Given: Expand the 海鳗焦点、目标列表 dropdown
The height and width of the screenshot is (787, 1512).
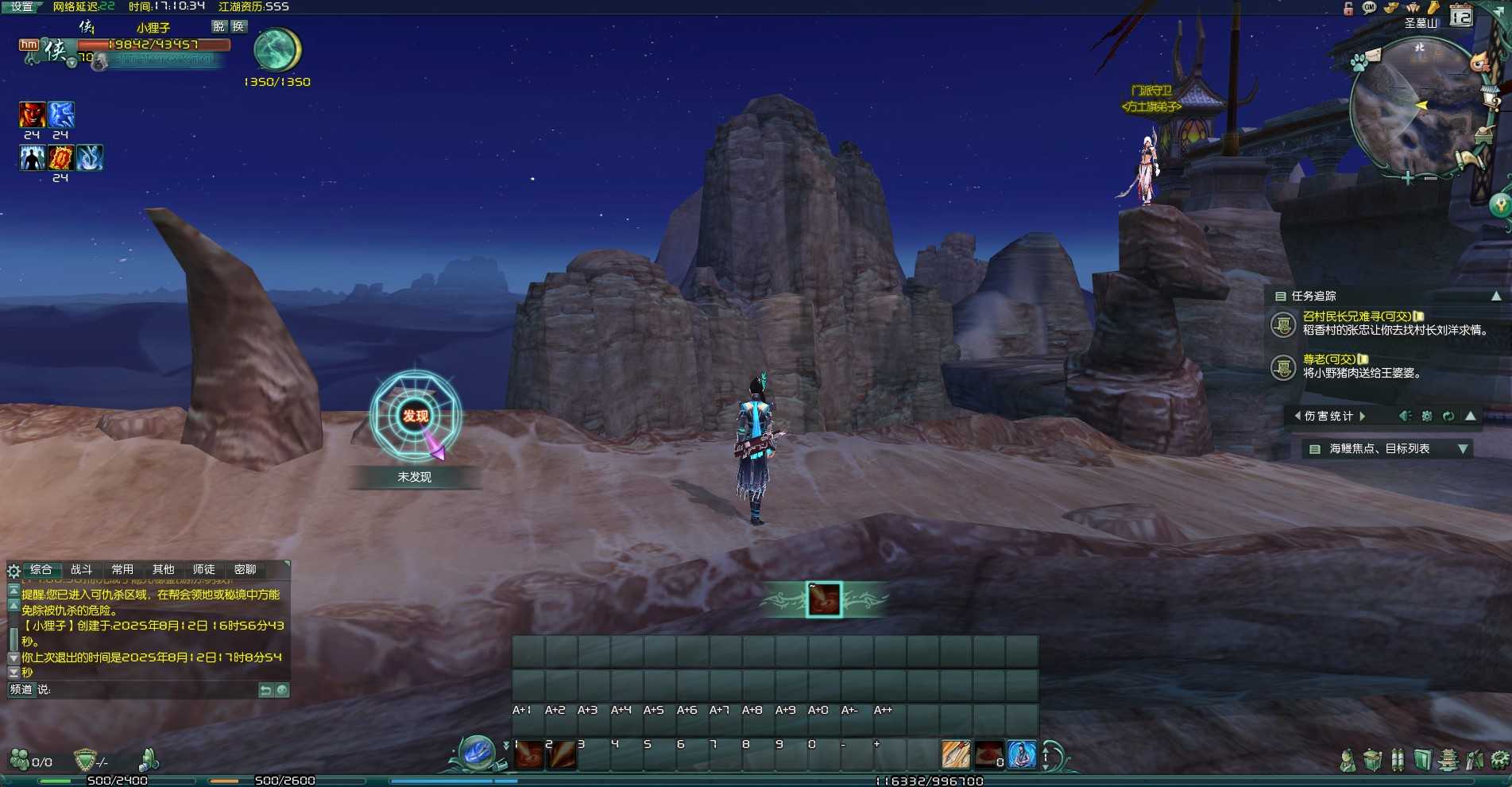Looking at the screenshot, I should click(x=1463, y=449).
